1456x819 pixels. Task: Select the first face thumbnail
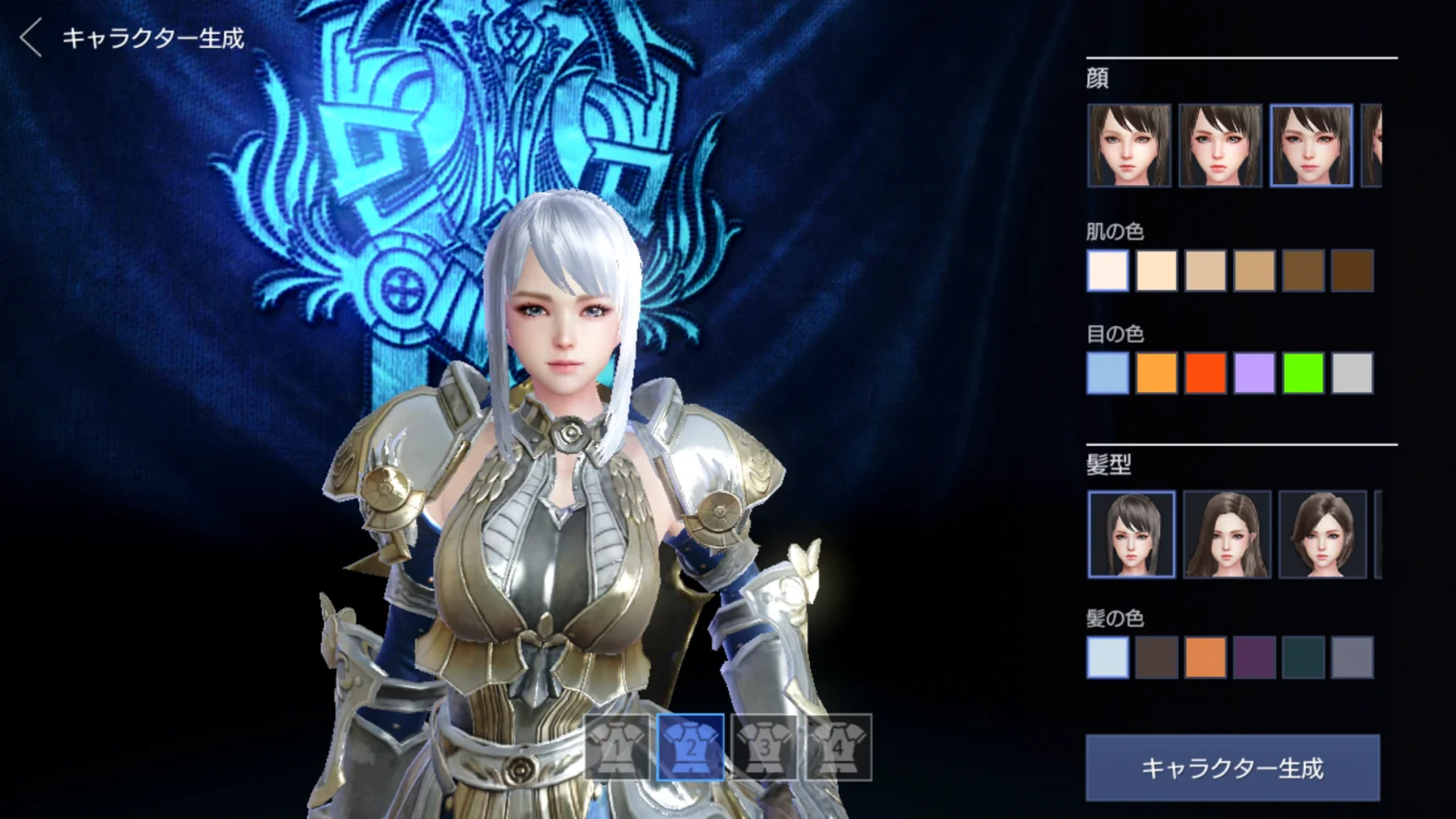tap(1129, 146)
